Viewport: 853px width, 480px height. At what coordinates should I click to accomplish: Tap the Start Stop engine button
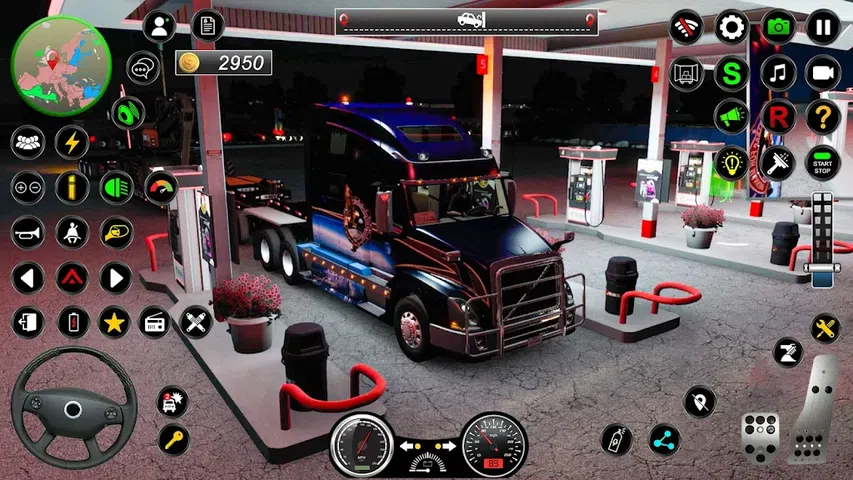[x=823, y=161]
